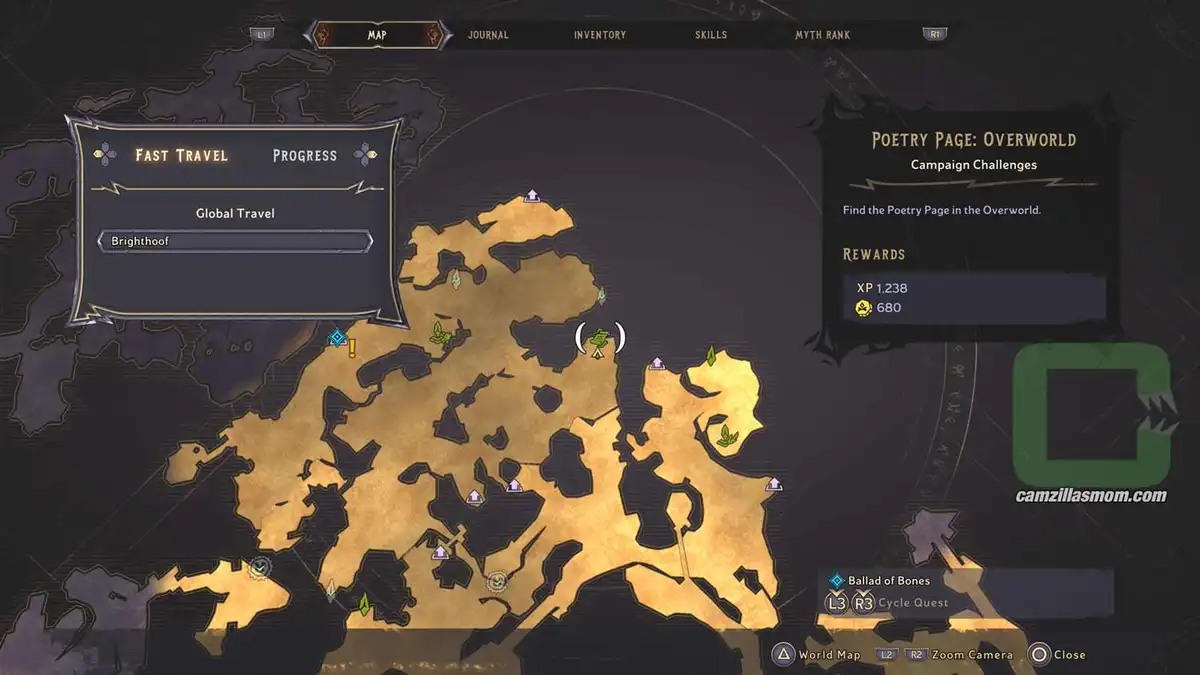
Task: Open the Inventory tab
Action: (x=600, y=35)
